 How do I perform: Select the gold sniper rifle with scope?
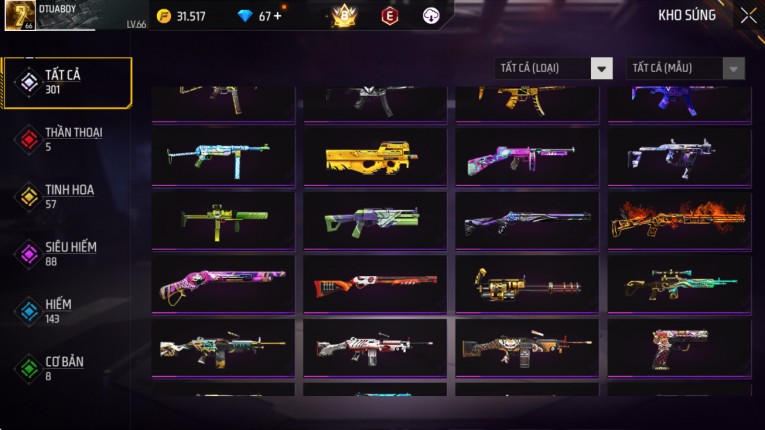click(x=679, y=284)
